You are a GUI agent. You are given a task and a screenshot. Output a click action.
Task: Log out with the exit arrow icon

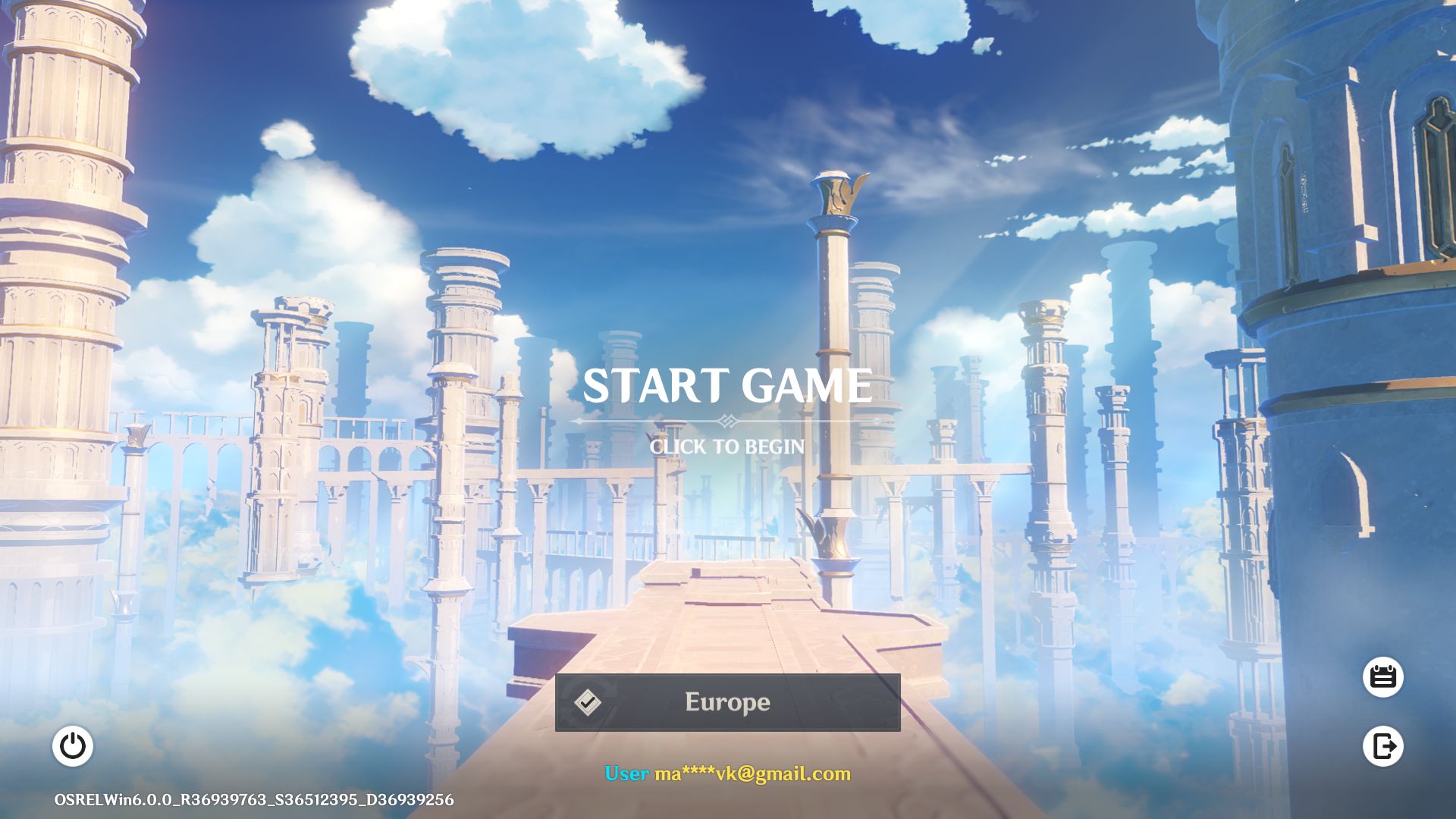pos(1383,746)
